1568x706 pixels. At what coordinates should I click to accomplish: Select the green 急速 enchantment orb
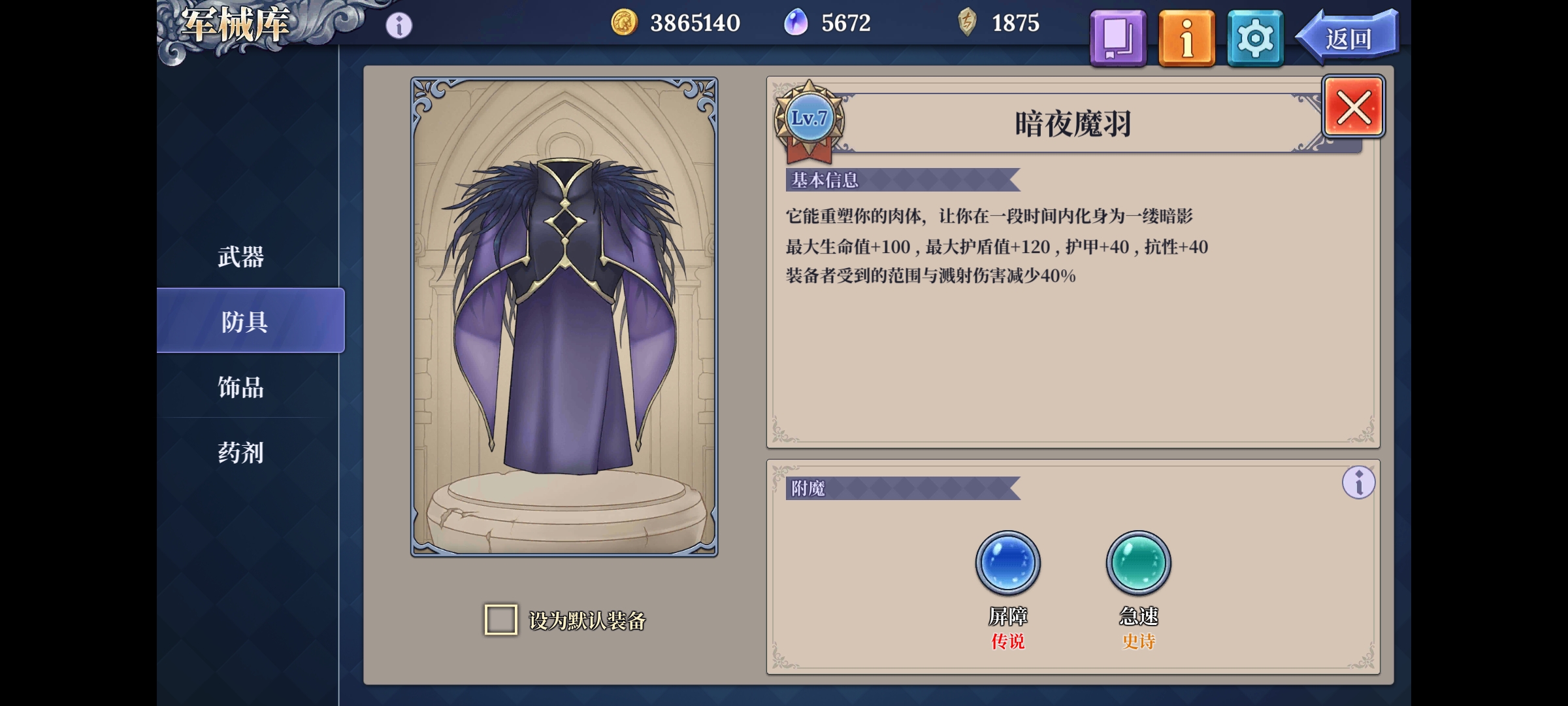pyautogui.click(x=1137, y=563)
